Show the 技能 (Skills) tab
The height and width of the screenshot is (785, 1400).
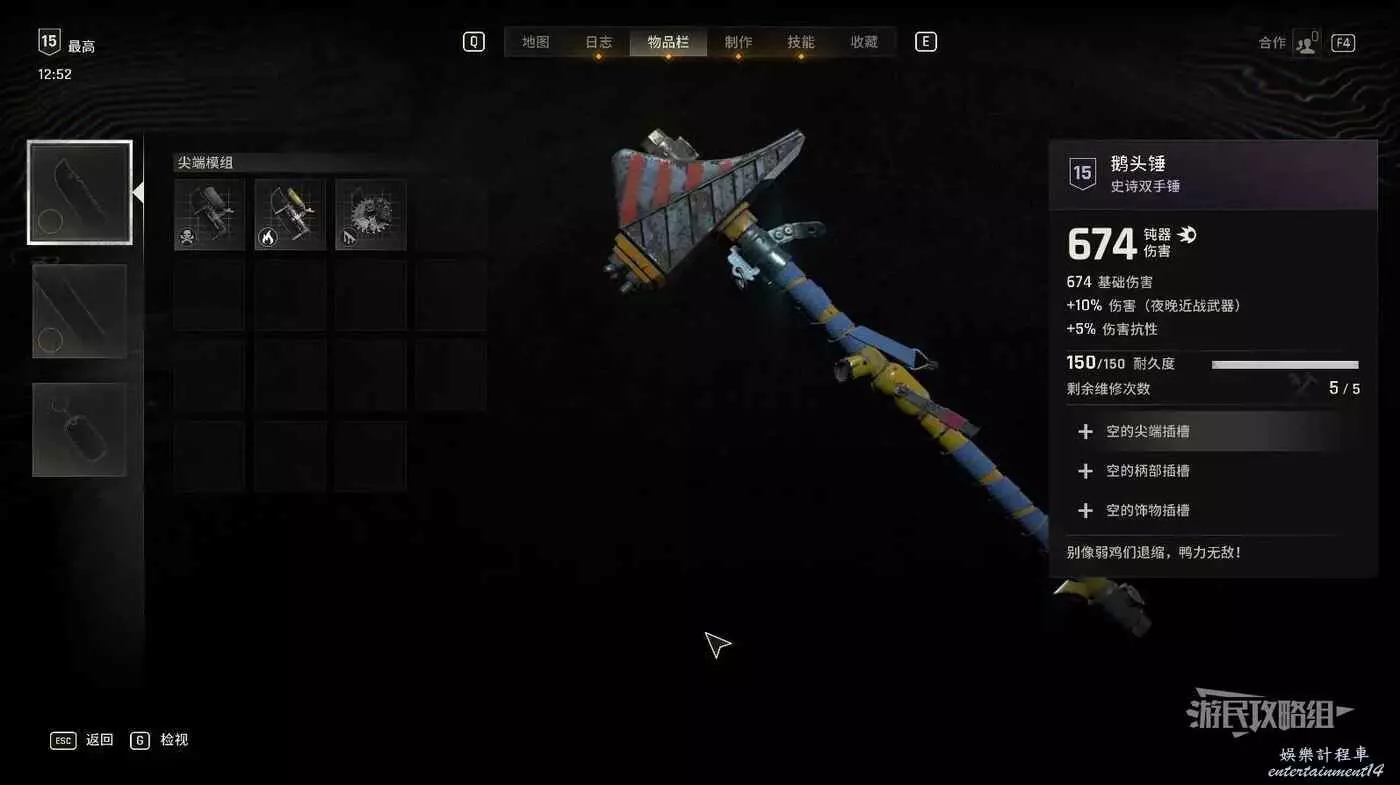click(801, 42)
